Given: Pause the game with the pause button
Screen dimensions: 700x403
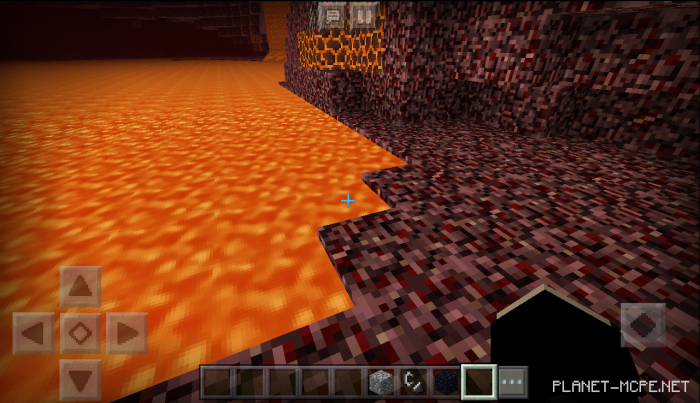Looking at the screenshot, I should tap(363, 15).
